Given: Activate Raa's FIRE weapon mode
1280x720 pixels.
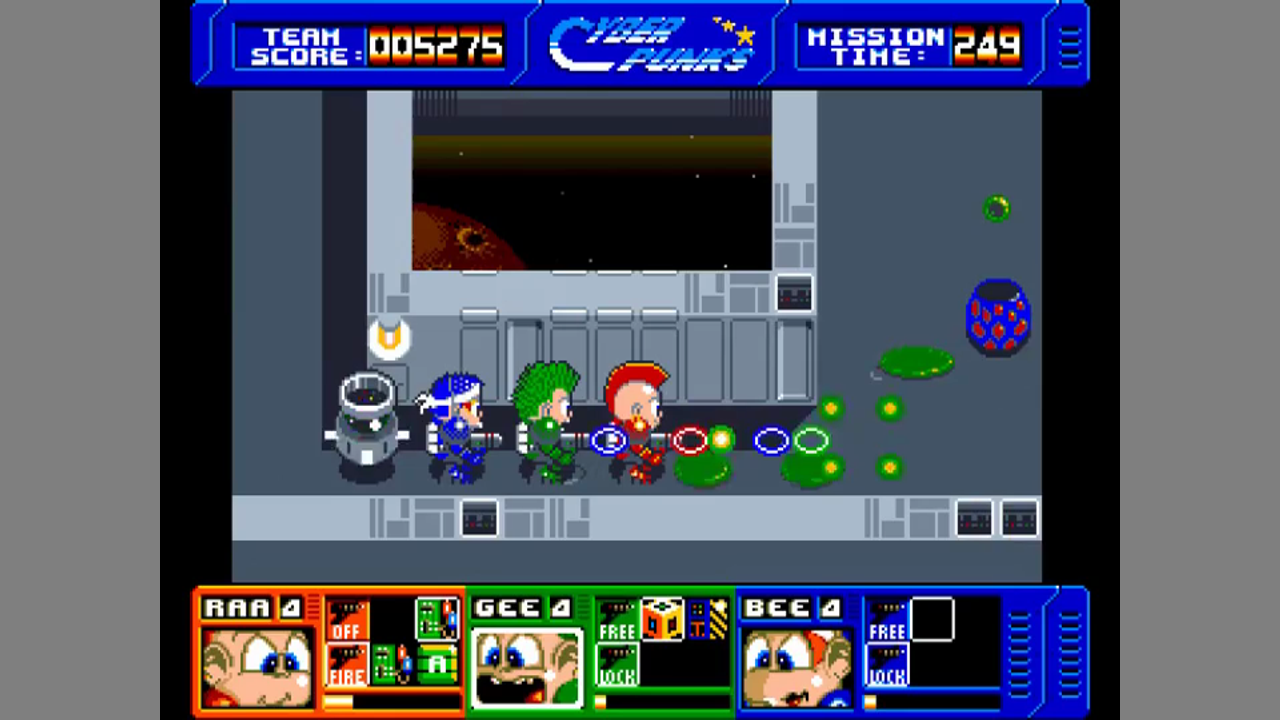Looking at the screenshot, I should 346,665.
